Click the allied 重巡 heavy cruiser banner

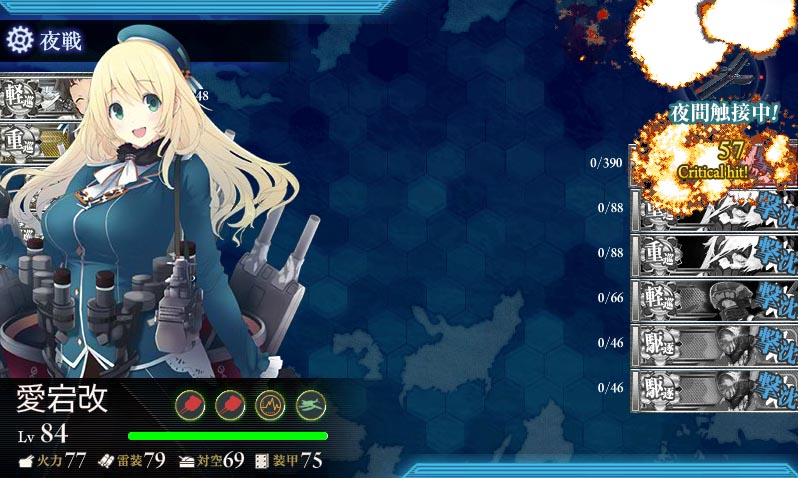pos(28,140)
